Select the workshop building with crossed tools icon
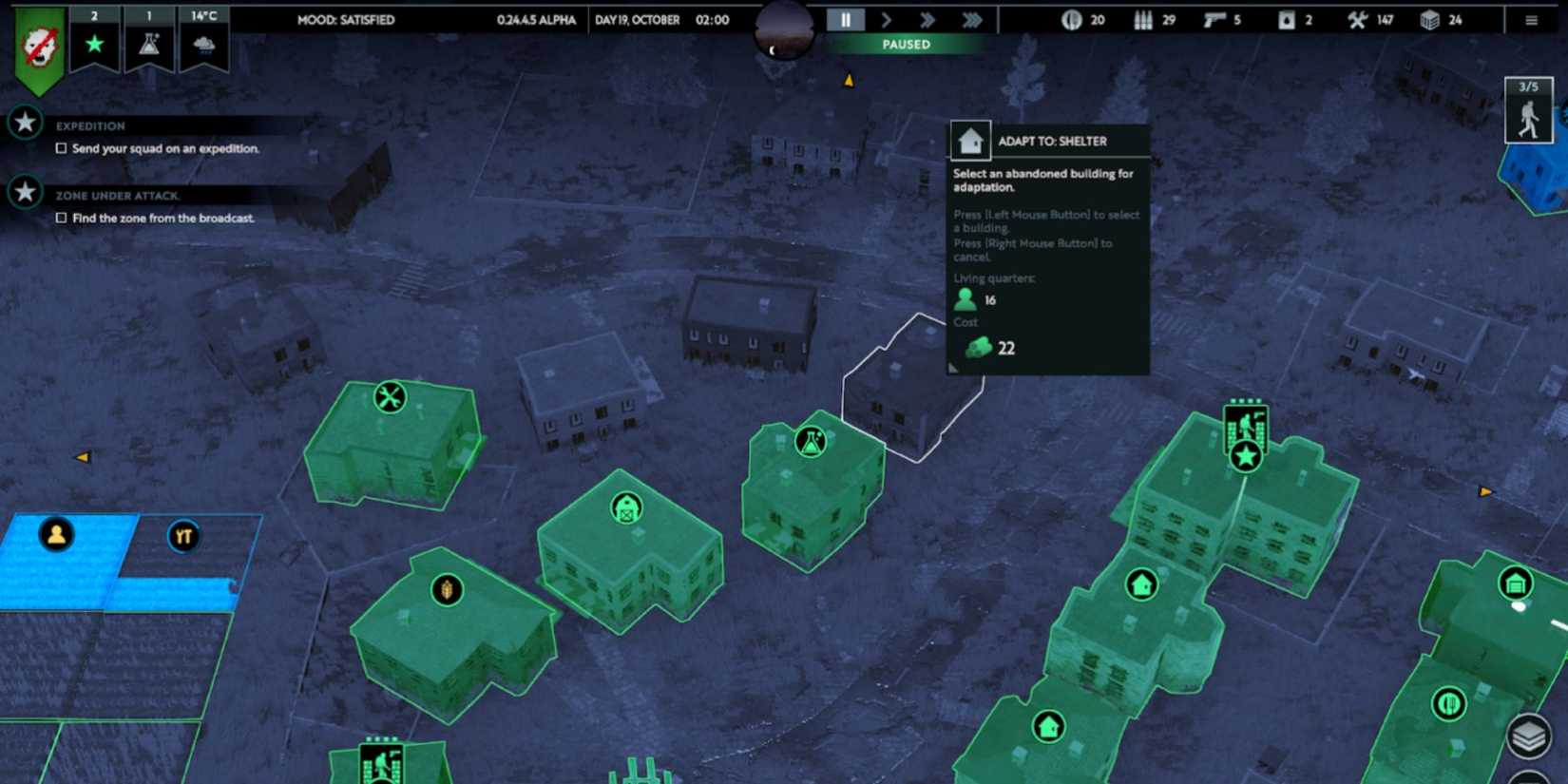1568x784 pixels. [x=390, y=397]
